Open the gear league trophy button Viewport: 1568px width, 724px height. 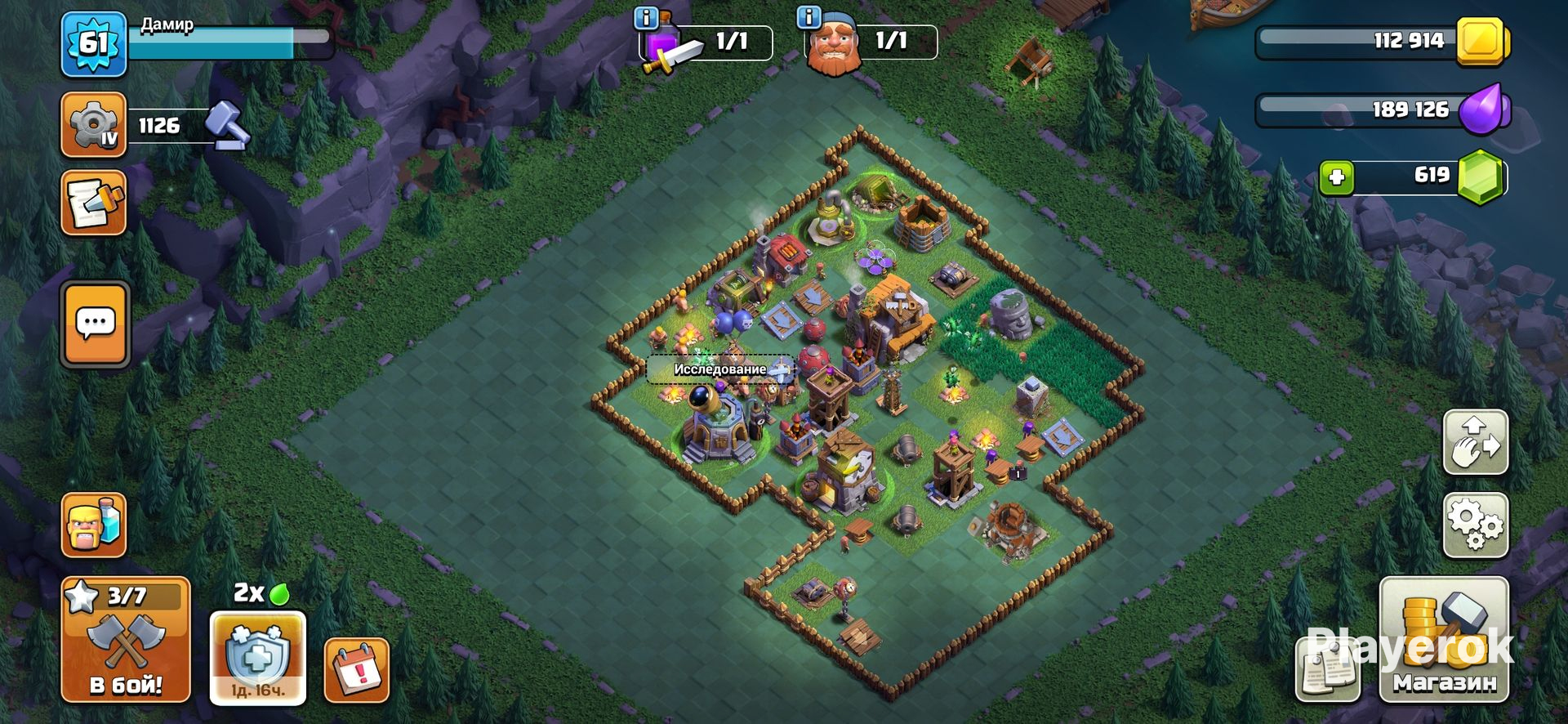pyautogui.click(x=93, y=125)
